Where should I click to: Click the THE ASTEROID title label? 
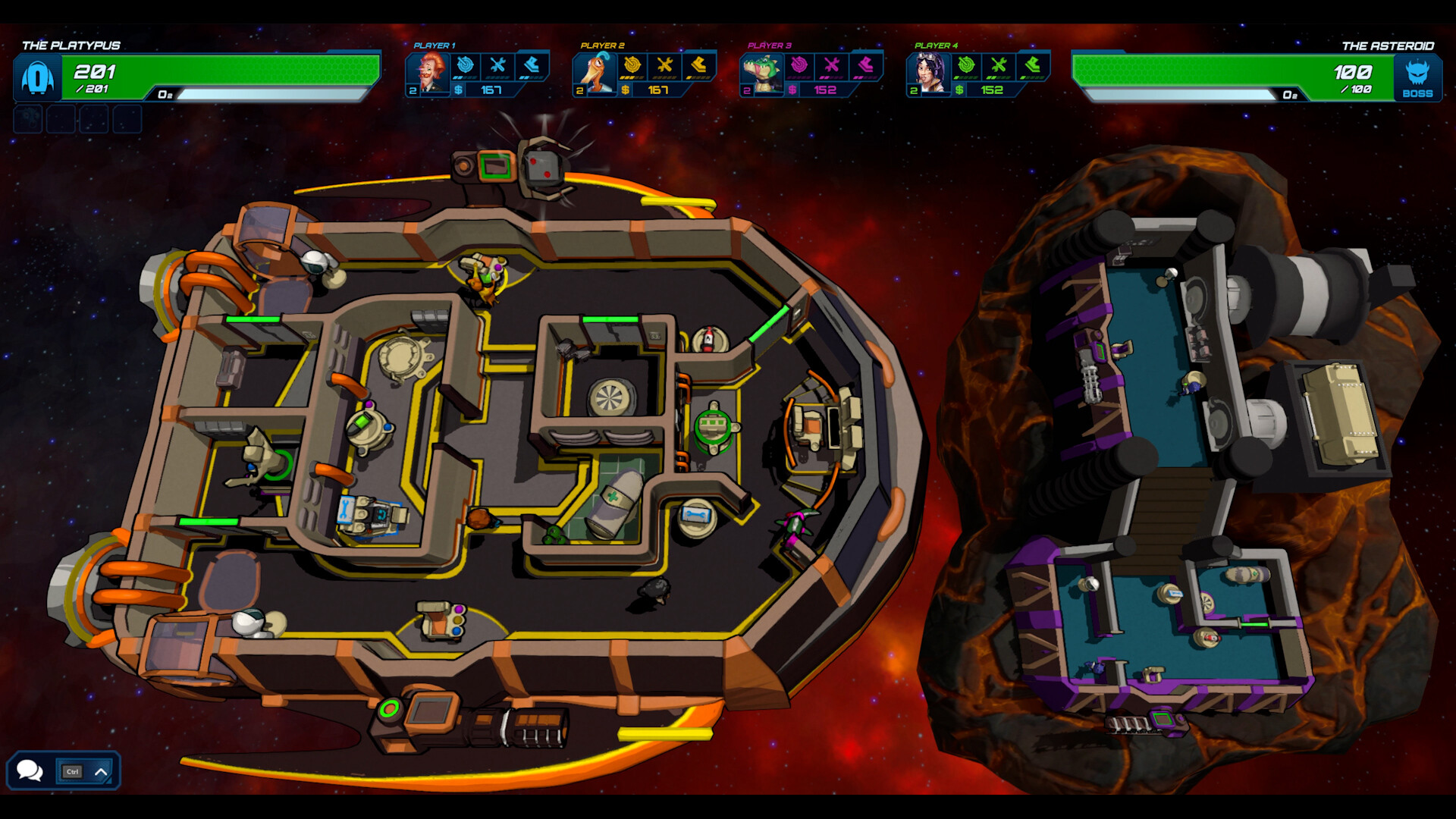point(1388,45)
